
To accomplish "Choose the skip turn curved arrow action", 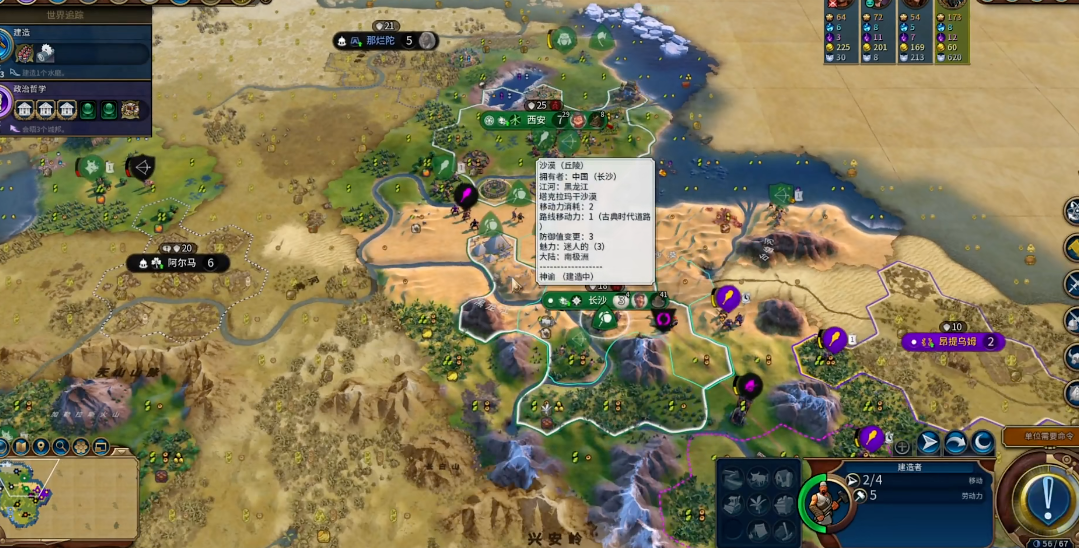I will 956,443.
